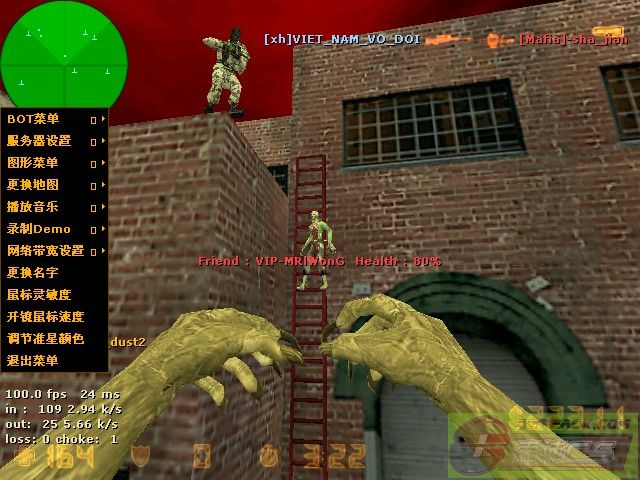Select the 录制Demo recording option
Screen dimensions: 640x480
point(39,229)
